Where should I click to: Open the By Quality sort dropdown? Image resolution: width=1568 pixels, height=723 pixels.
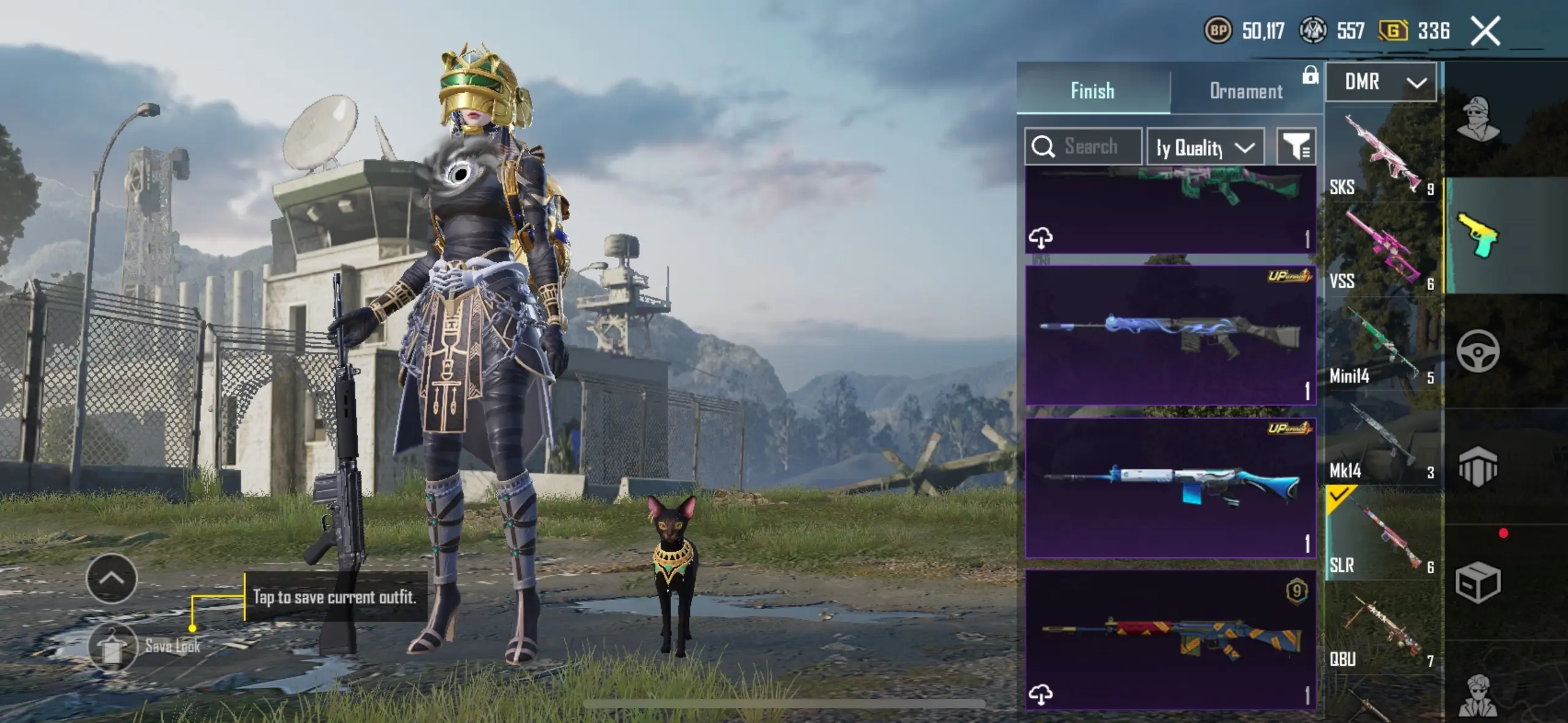(x=1205, y=147)
